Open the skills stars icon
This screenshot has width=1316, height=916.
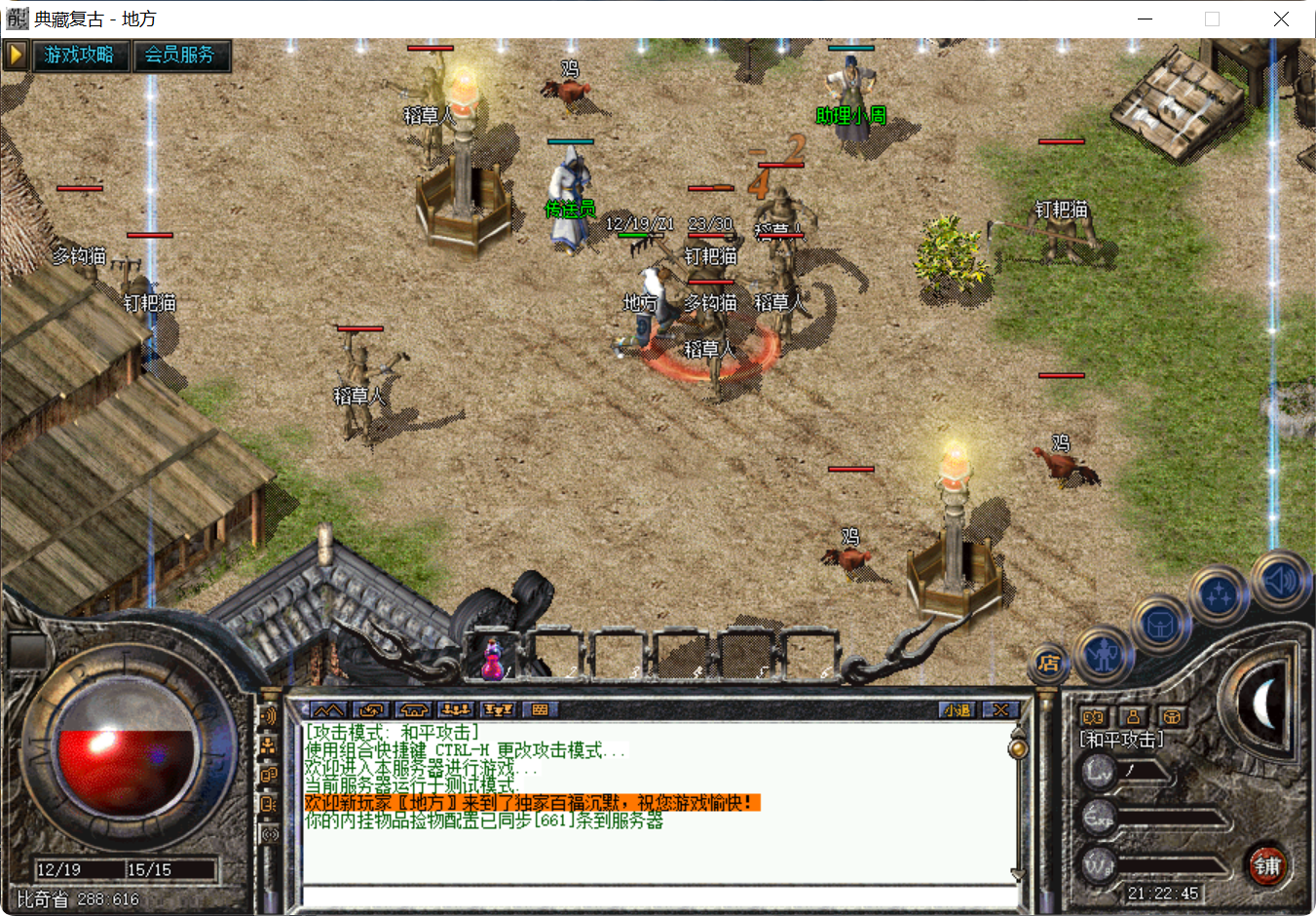[x=1218, y=594]
